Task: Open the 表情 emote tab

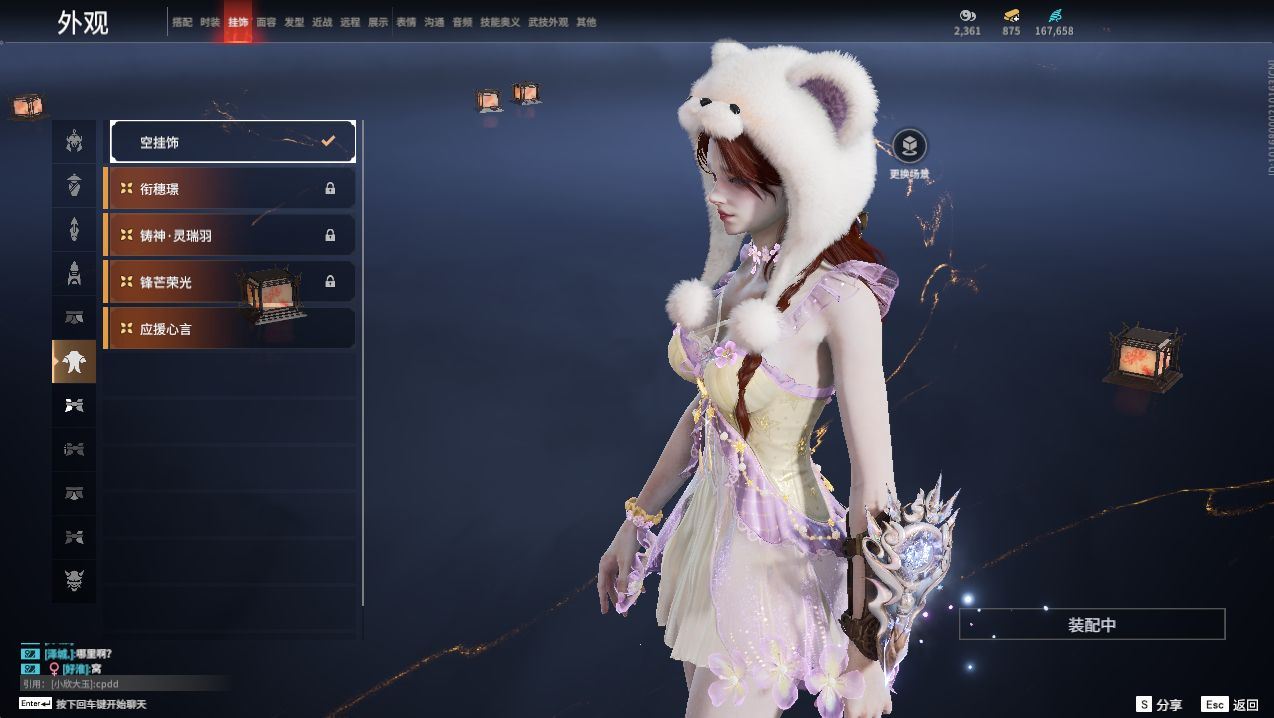Action: point(406,22)
